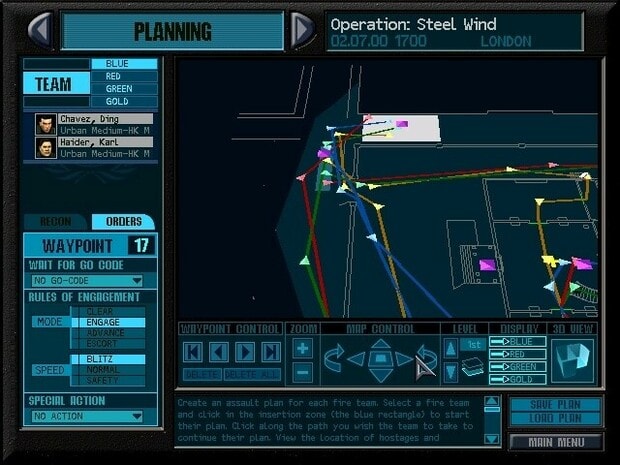Go to the previous screen with the left arrow
This screenshot has width=620, height=465.
pyautogui.click(x=41, y=30)
